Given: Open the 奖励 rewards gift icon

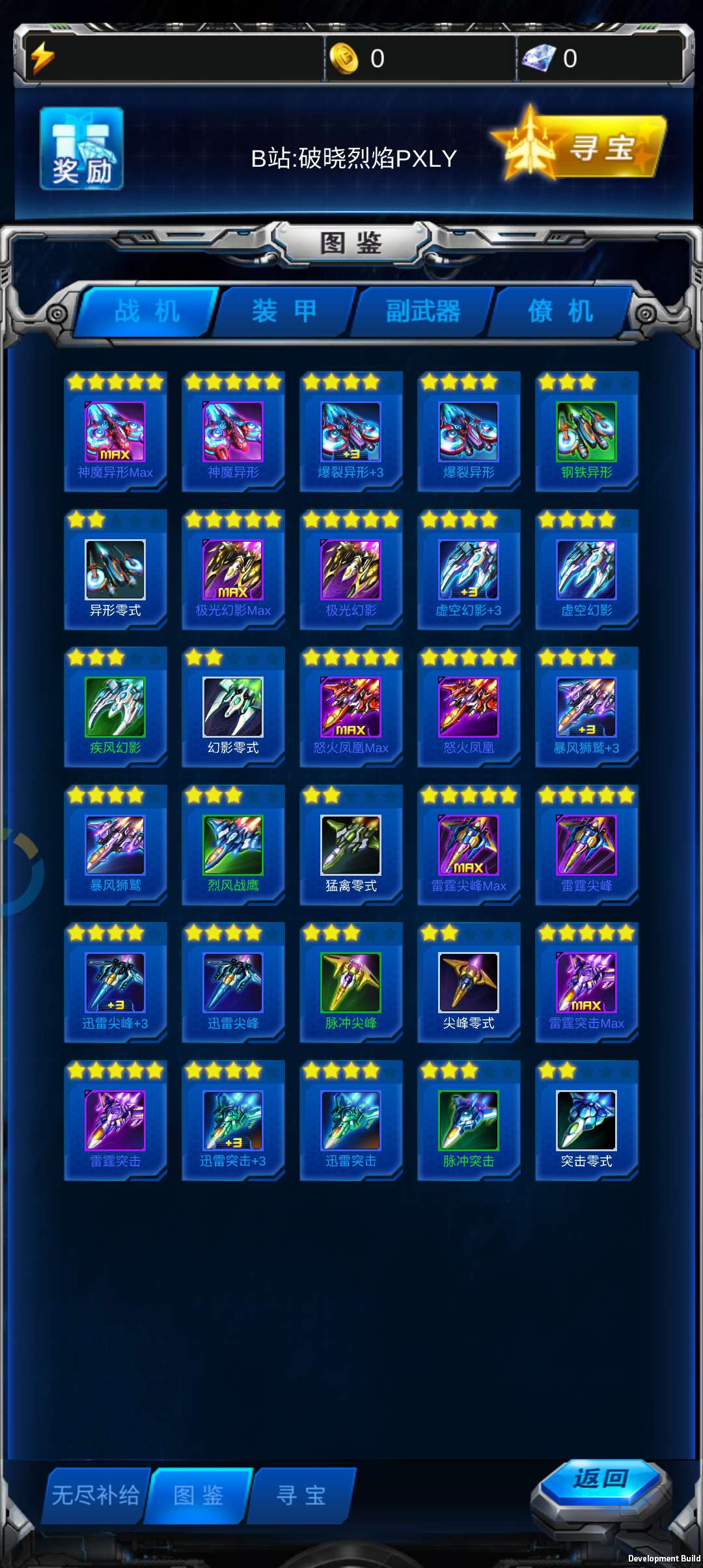Looking at the screenshot, I should 81,149.
